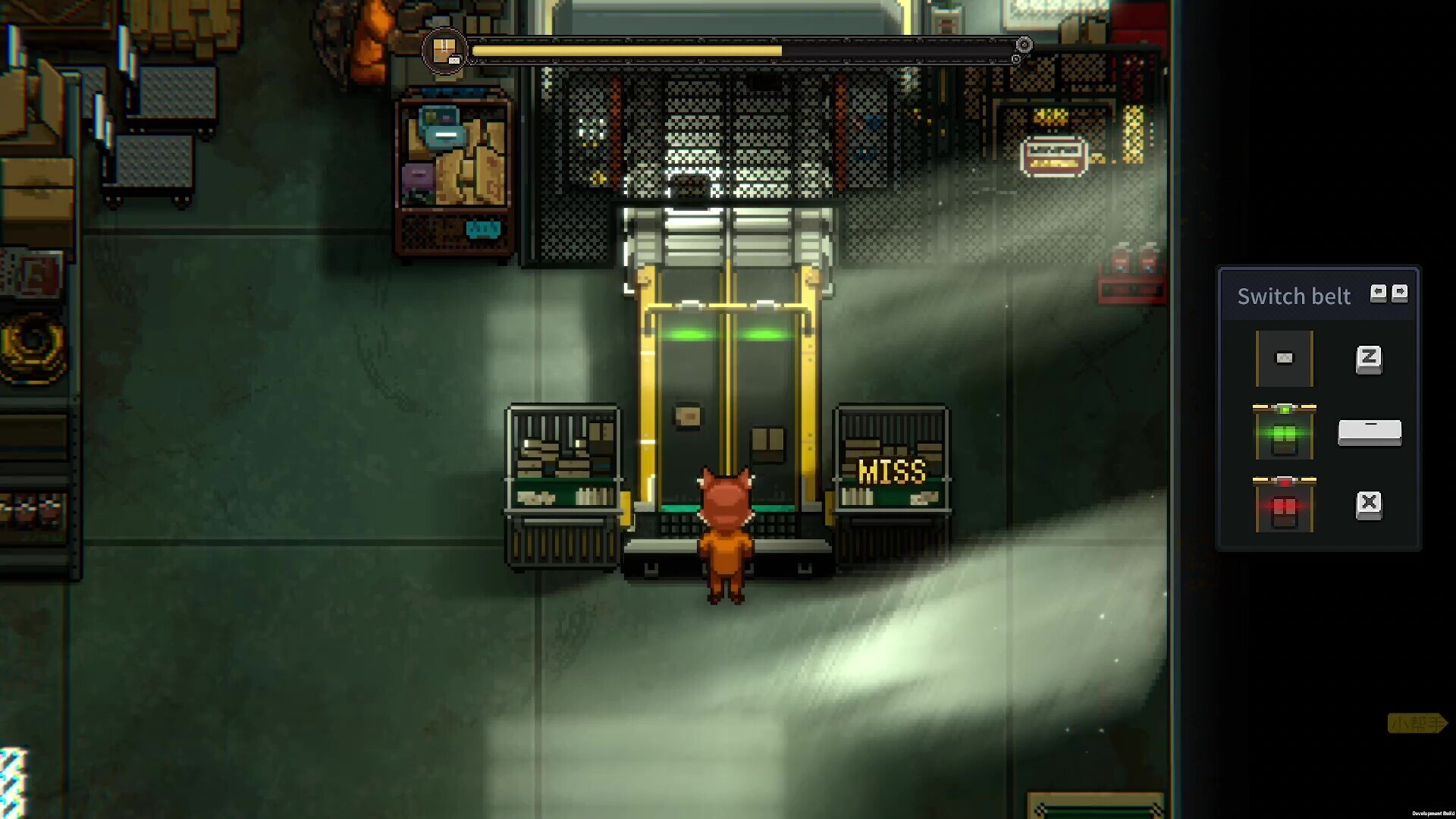The image size is (1456, 819).
Task: Click the package icon on the conveyor progress bar
Action: (x=446, y=50)
